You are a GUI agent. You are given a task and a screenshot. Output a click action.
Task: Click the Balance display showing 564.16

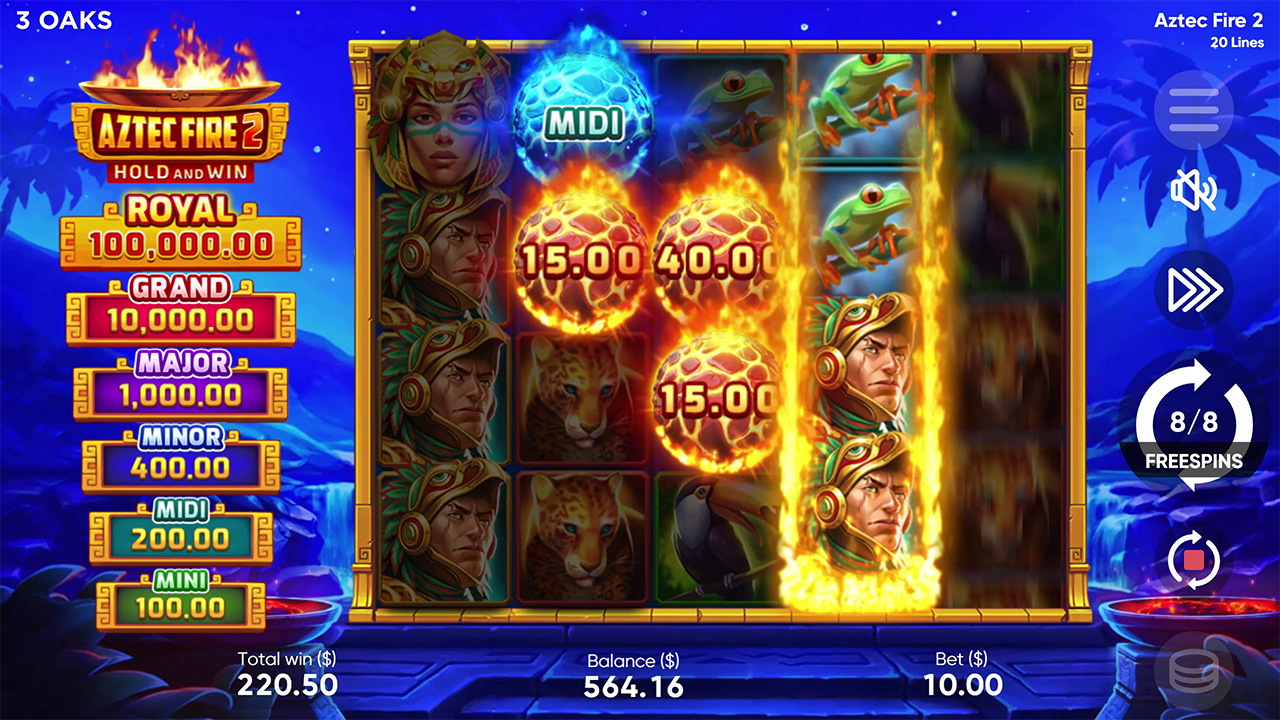[634, 675]
